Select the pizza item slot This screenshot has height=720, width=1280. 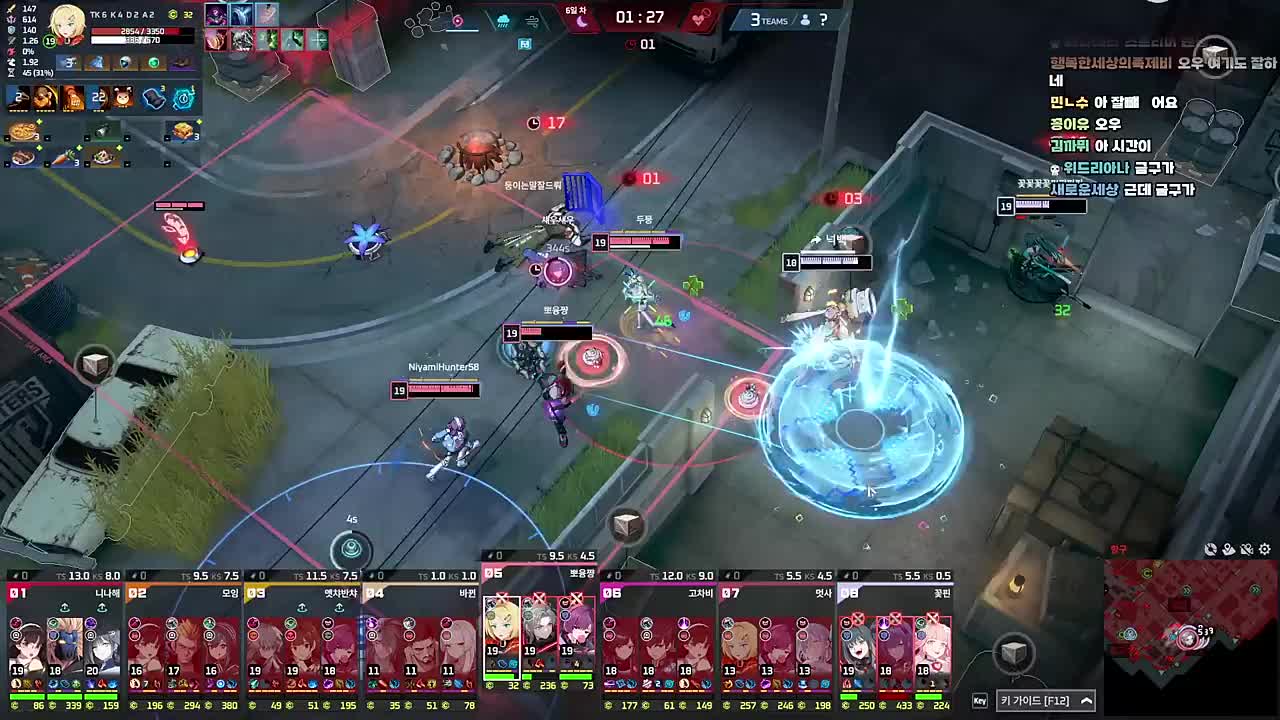point(22,132)
